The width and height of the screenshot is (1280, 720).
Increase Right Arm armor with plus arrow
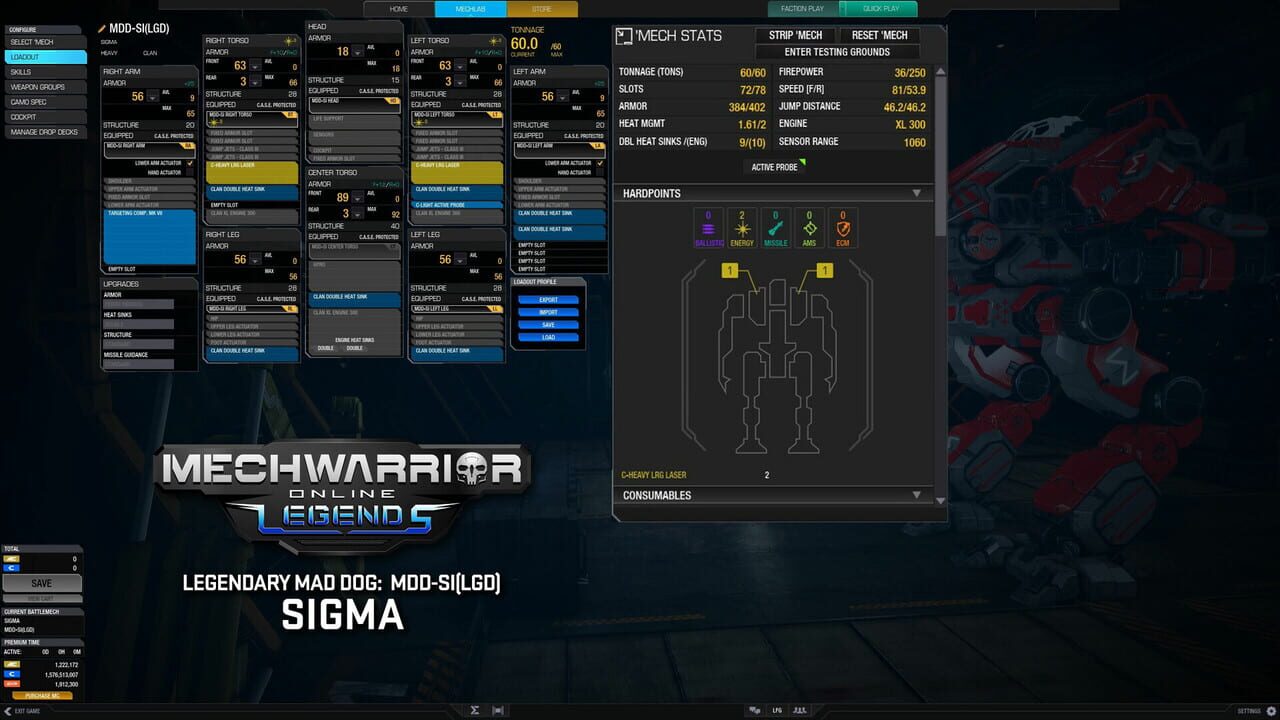tap(153, 92)
